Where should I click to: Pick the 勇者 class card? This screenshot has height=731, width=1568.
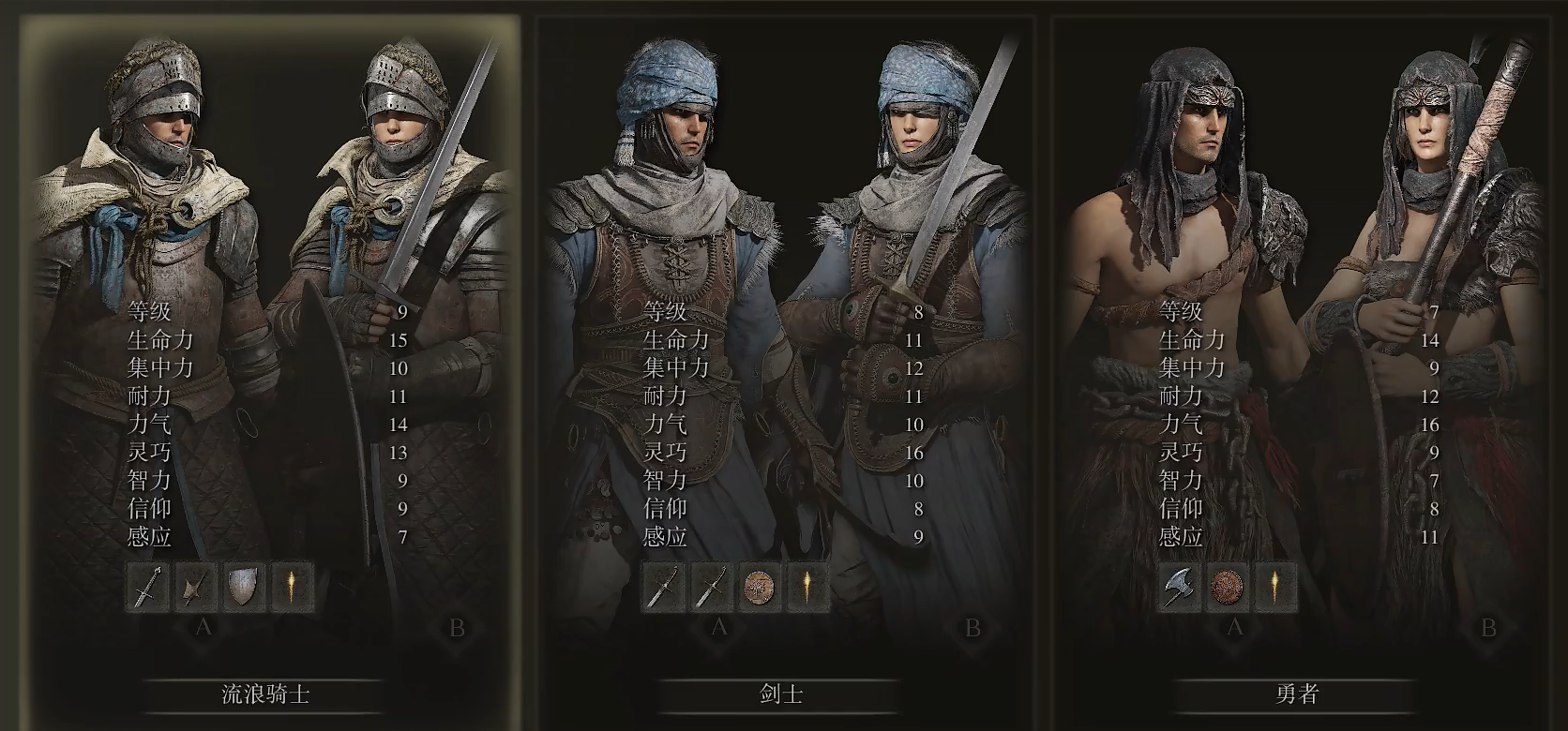(x=1296, y=694)
